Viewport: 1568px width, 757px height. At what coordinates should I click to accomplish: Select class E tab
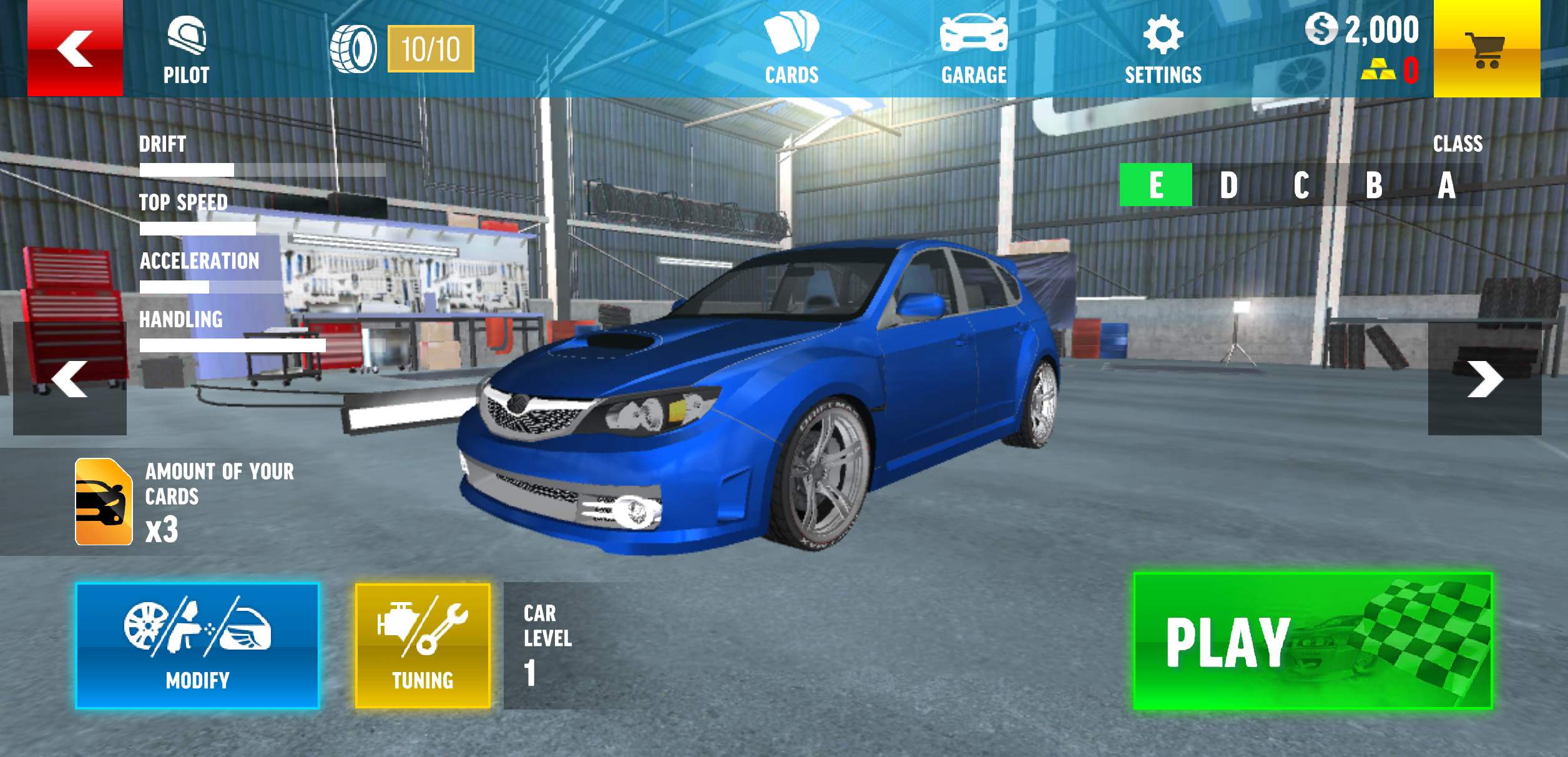1155,185
